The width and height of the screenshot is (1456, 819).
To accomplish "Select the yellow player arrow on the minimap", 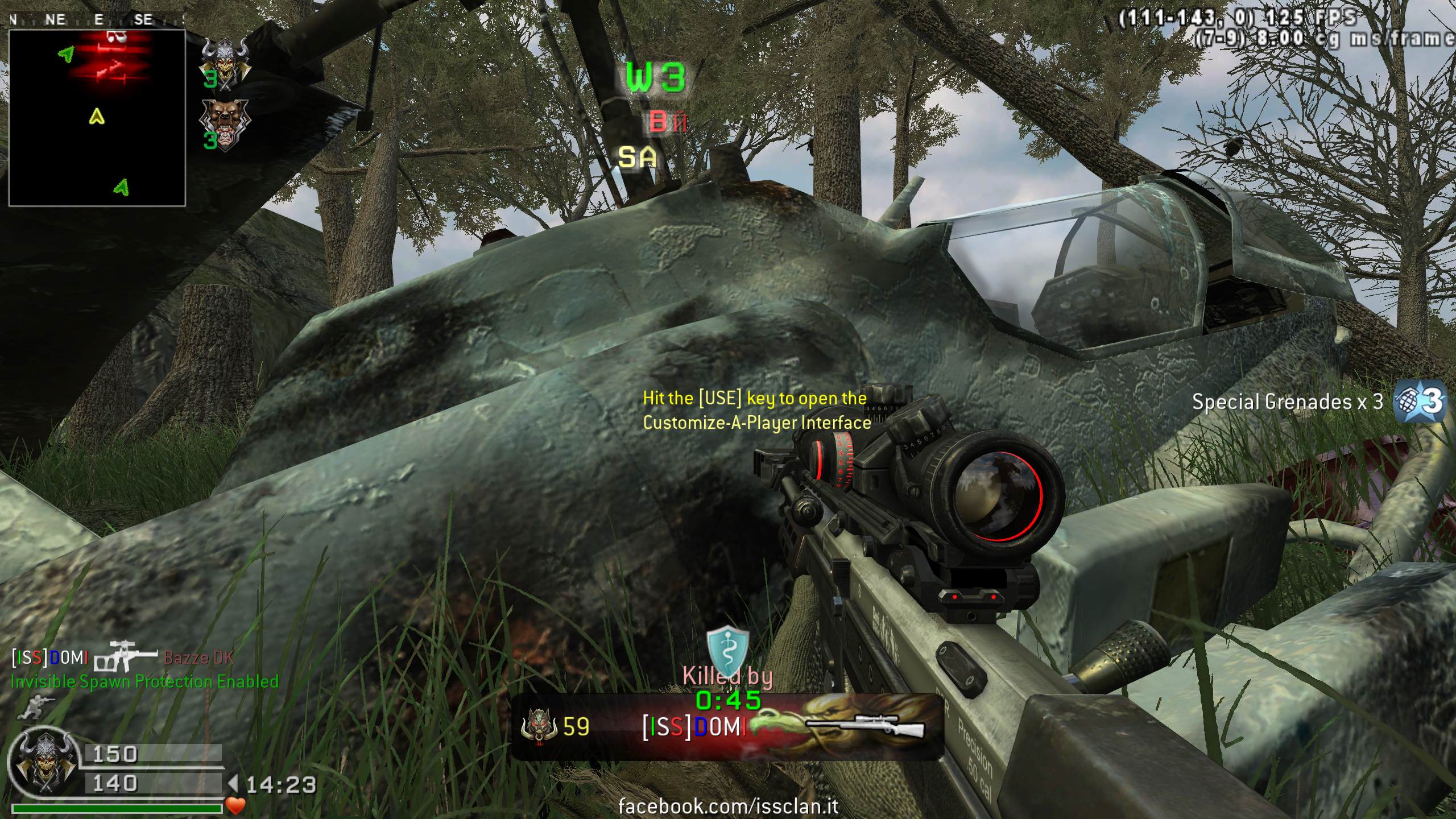I will coord(97,117).
